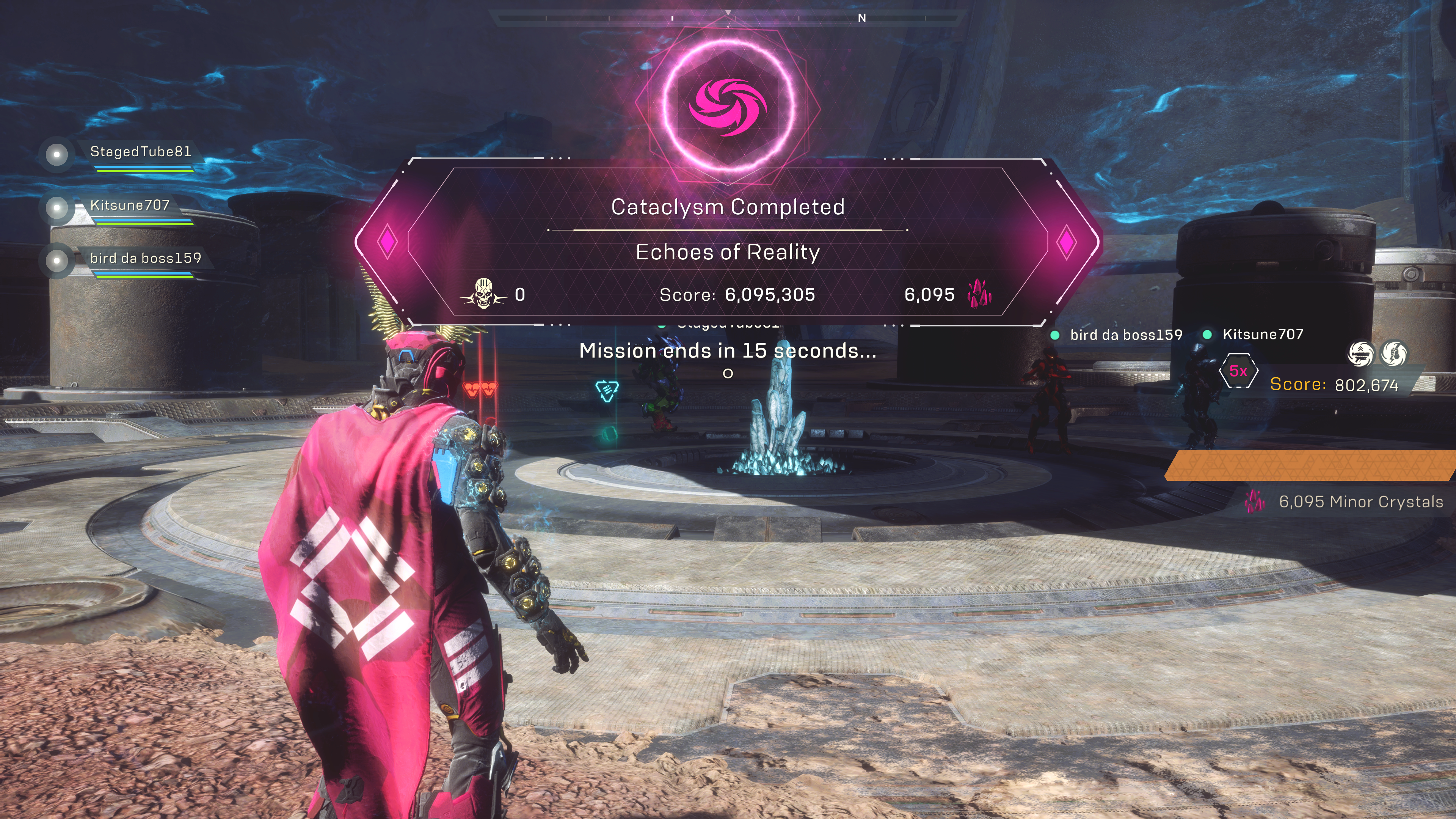Click the pink Cataclysm swirl emblem
This screenshot has height=819, width=1456.
(728, 106)
